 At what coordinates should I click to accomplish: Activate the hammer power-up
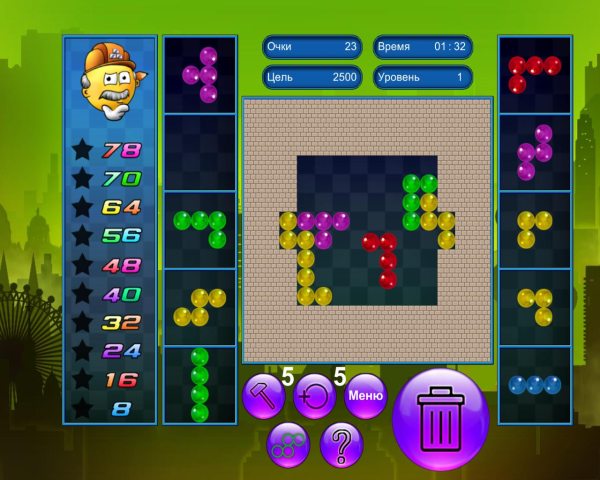pos(263,396)
